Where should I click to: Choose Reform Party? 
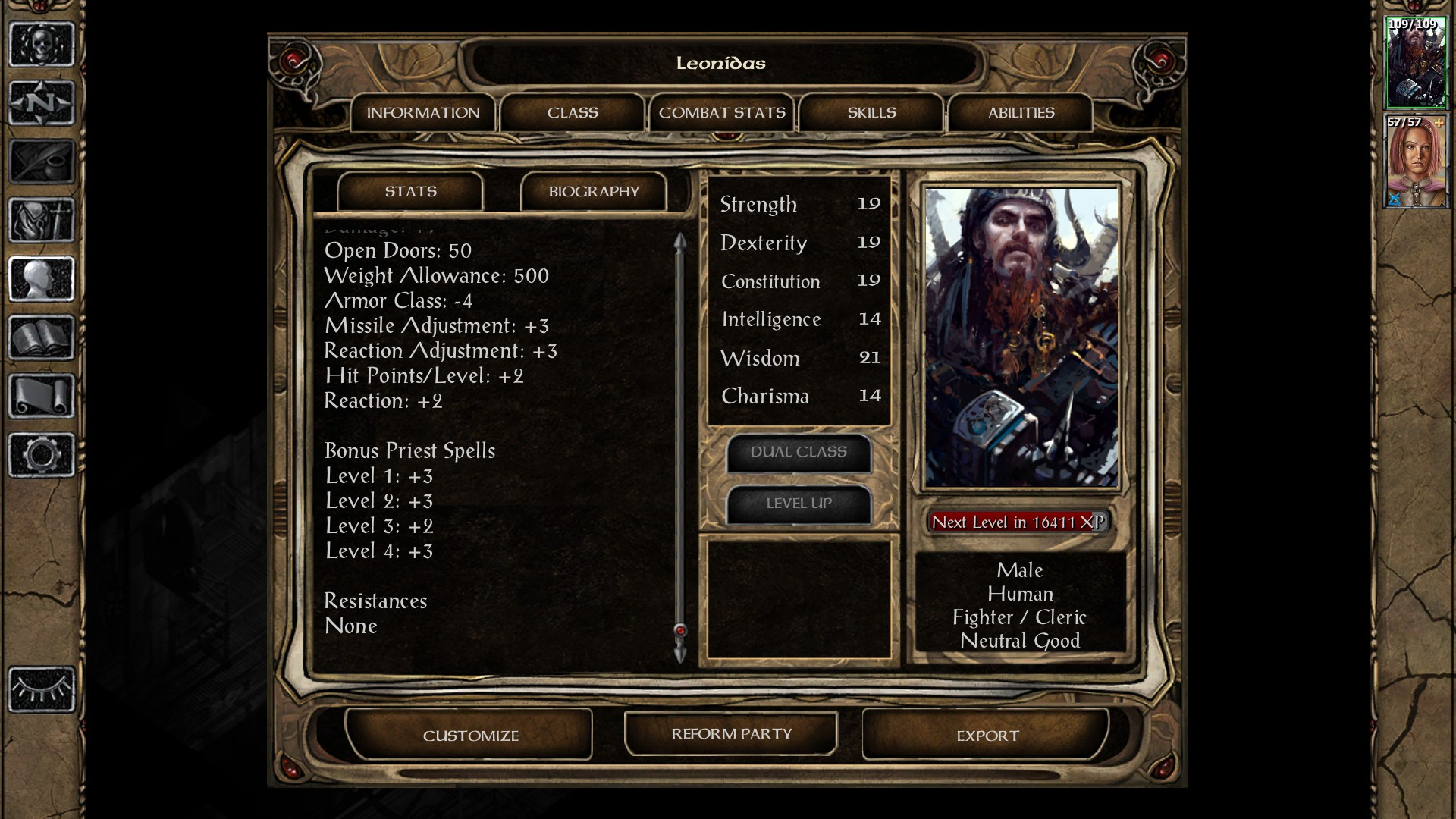pyautogui.click(x=731, y=733)
